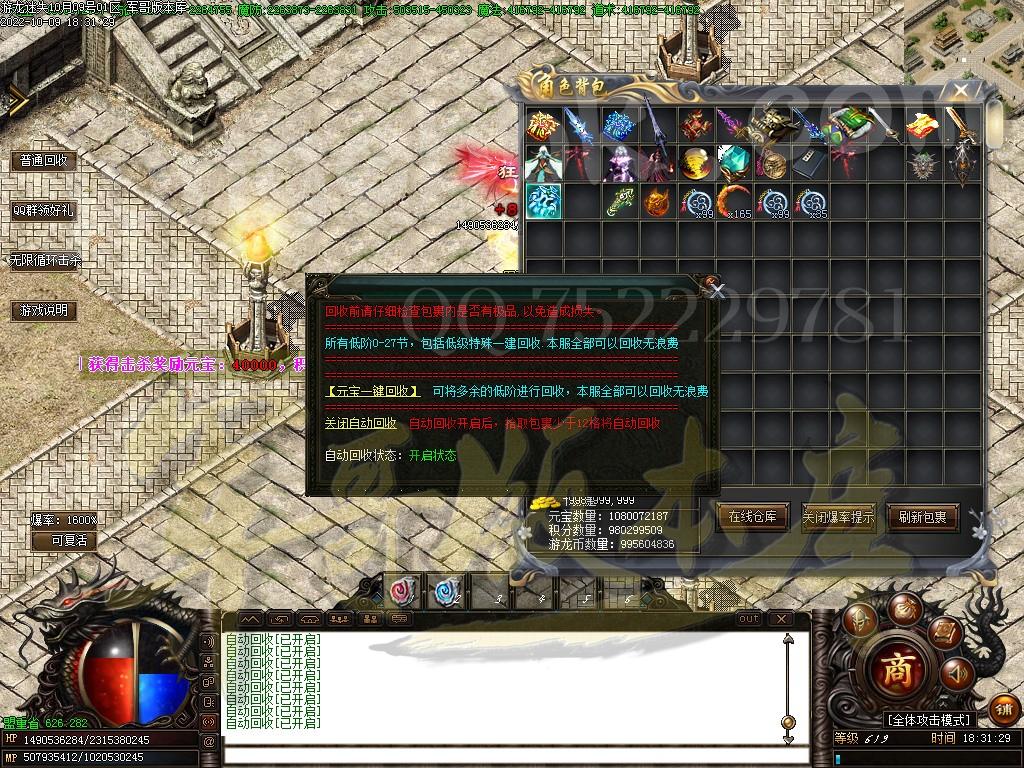
Task: Click the 关闭自动回收 link
Action: [x=361, y=423]
